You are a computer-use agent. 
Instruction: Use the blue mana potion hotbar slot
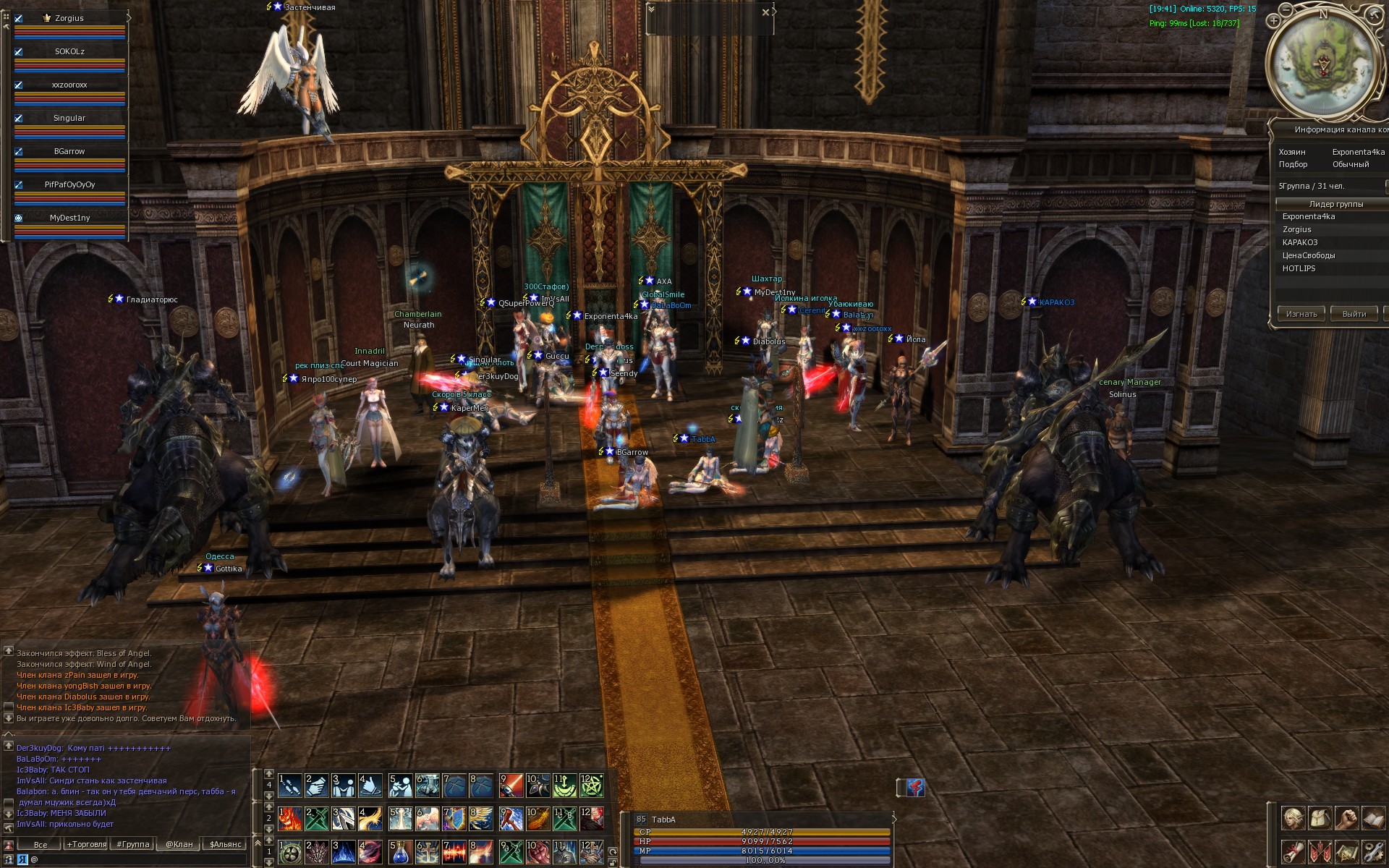tap(400, 852)
